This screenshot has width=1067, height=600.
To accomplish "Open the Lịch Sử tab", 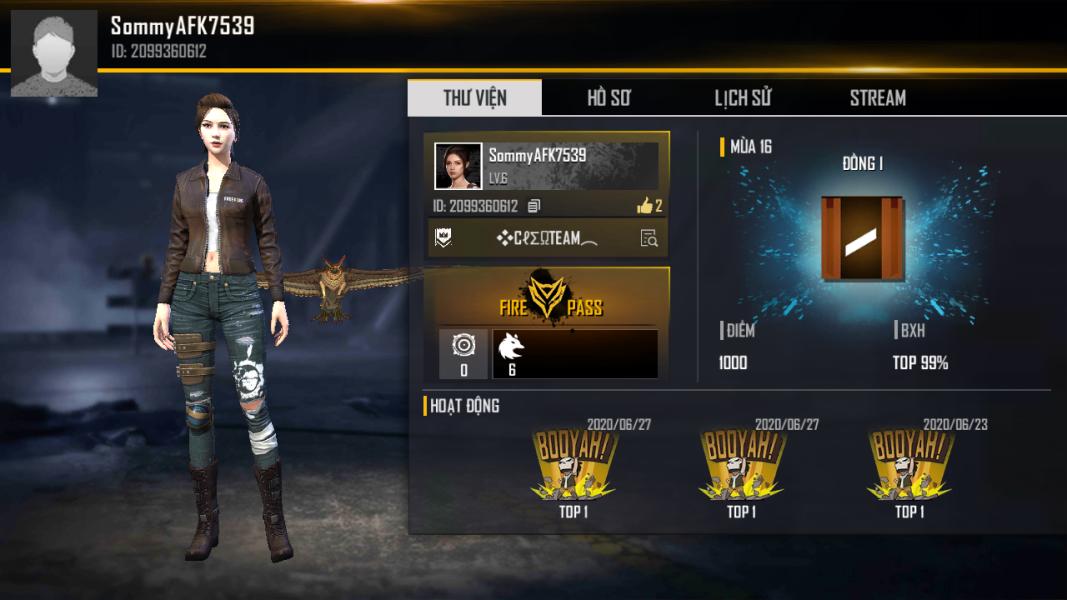I will (742, 98).
